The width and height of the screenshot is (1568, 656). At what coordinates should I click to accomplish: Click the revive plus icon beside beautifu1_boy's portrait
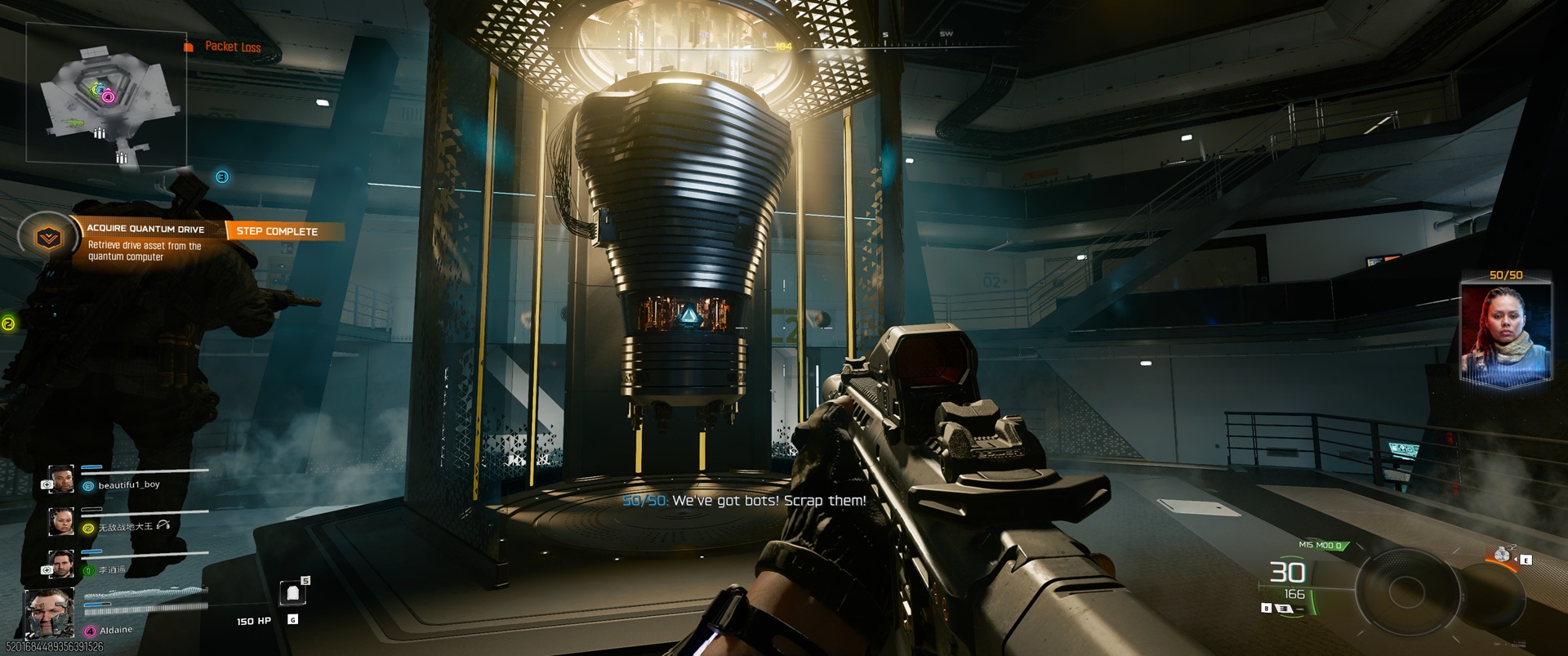(x=47, y=484)
